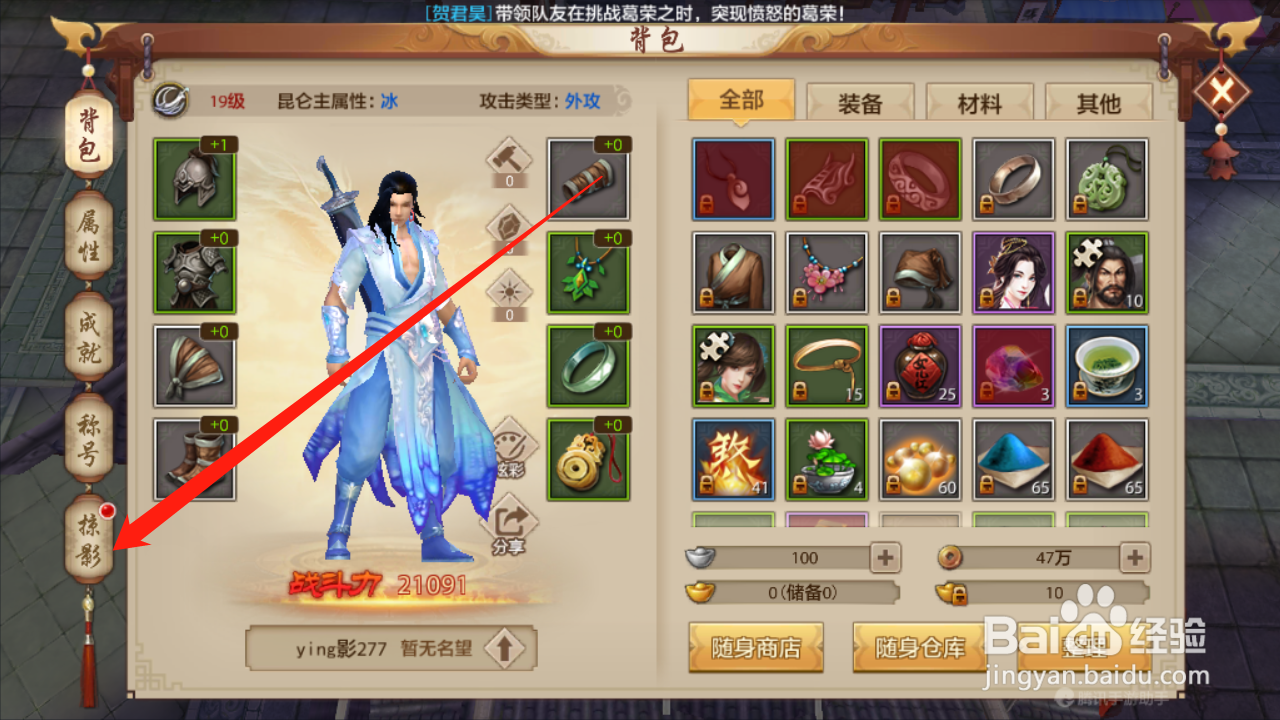Click the 怒 item stacked at 41

(733, 459)
